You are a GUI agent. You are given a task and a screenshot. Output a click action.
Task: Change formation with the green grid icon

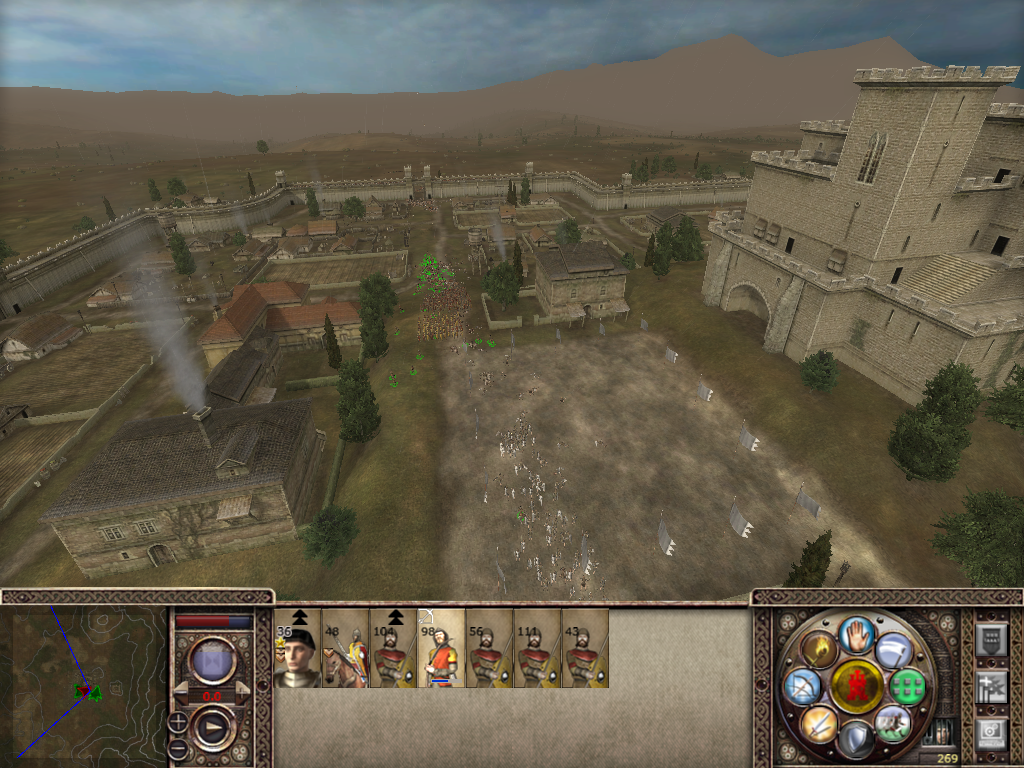[906, 687]
